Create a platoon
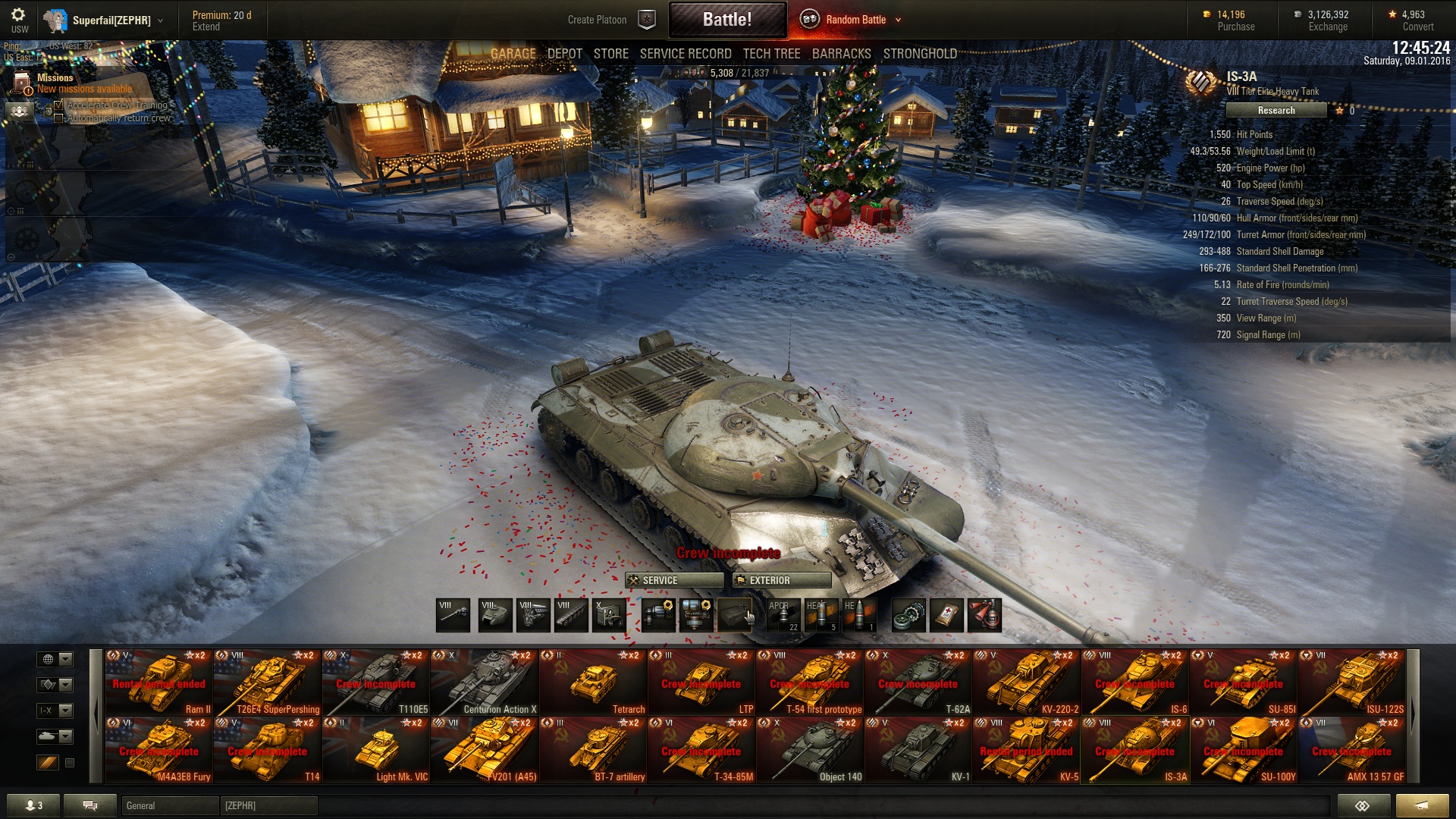 pos(598,20)
